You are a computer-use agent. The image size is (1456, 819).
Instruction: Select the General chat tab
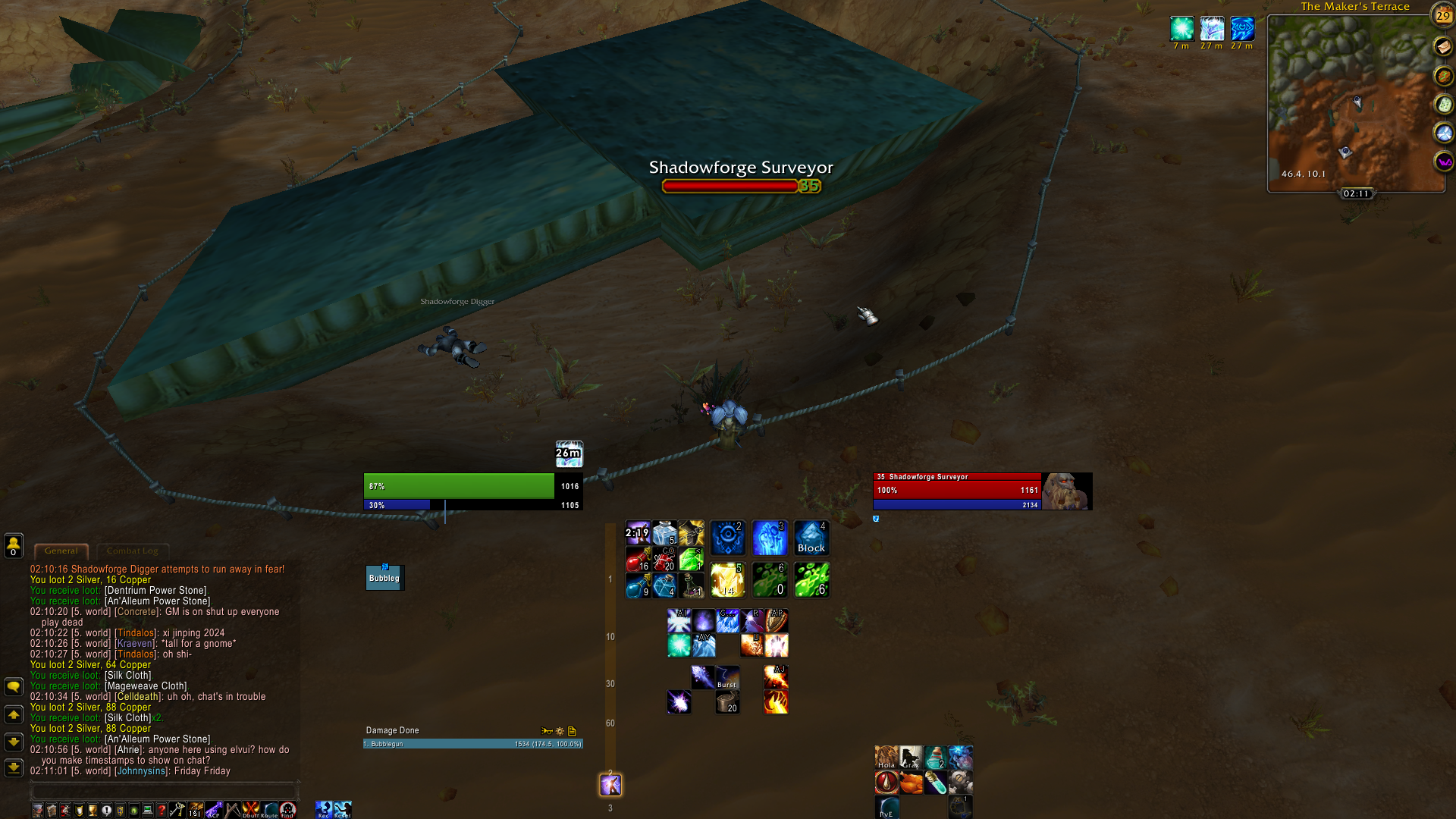coord(61,551)
